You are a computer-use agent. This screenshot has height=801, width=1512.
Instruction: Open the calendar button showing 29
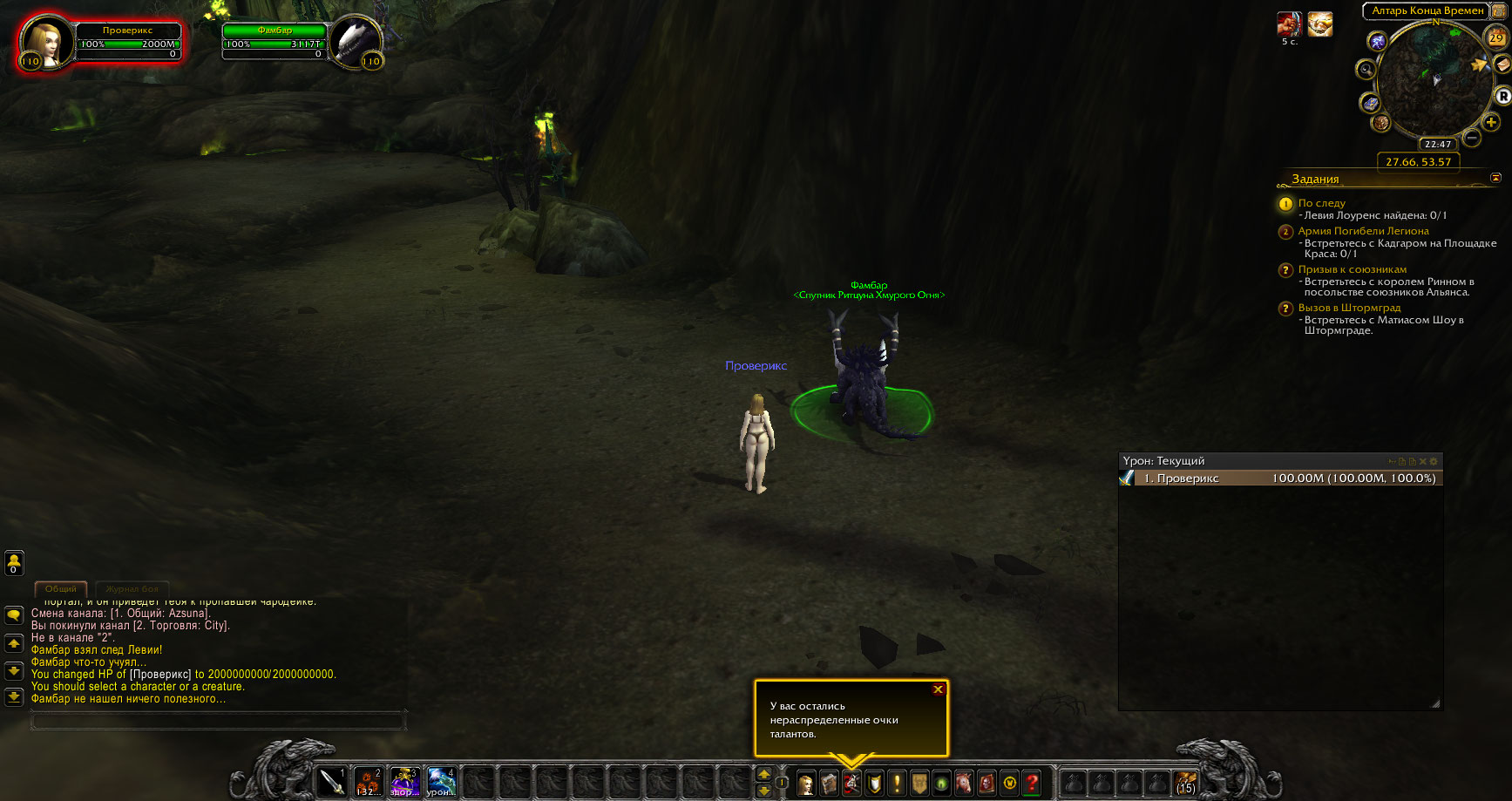click(x=1495, y=38)
